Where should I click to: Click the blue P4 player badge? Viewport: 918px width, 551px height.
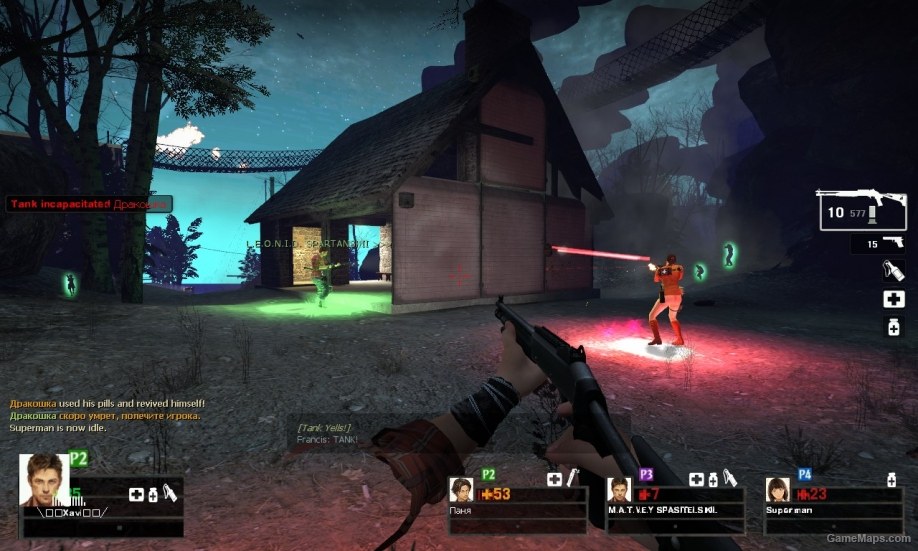(804, 474)
